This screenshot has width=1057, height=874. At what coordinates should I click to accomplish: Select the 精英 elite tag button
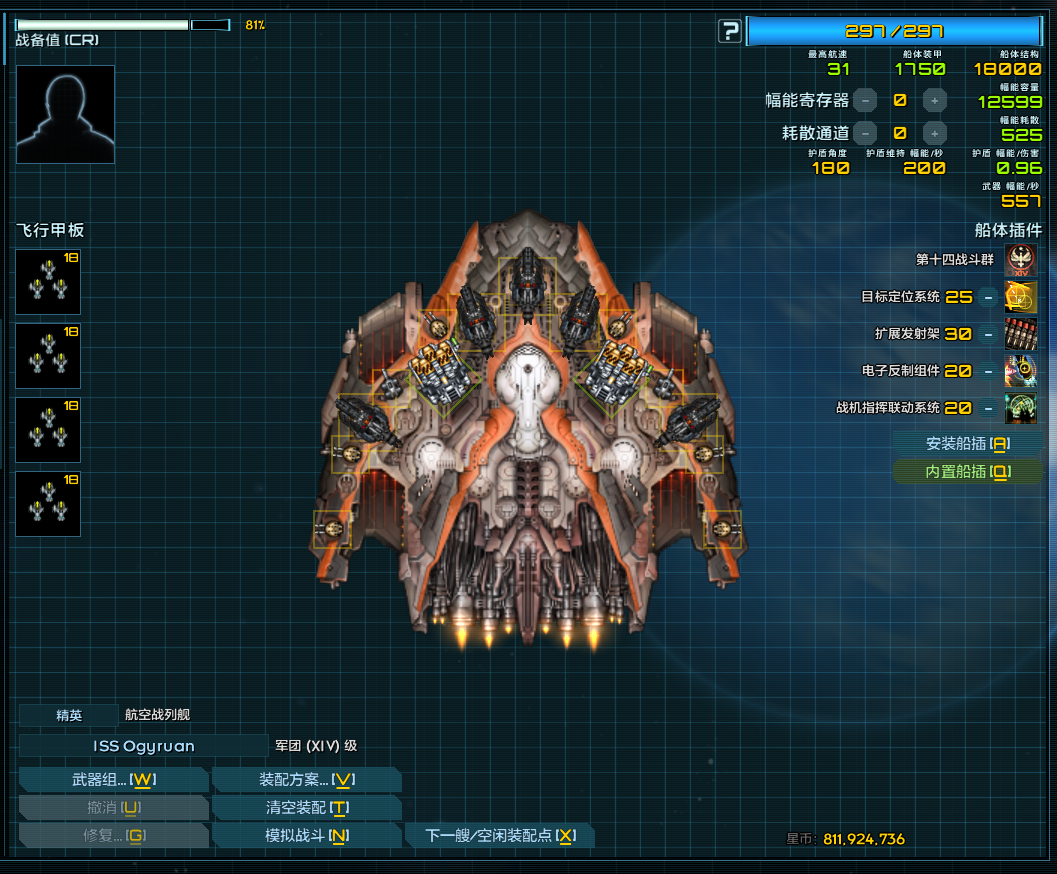tap(69, 715)
